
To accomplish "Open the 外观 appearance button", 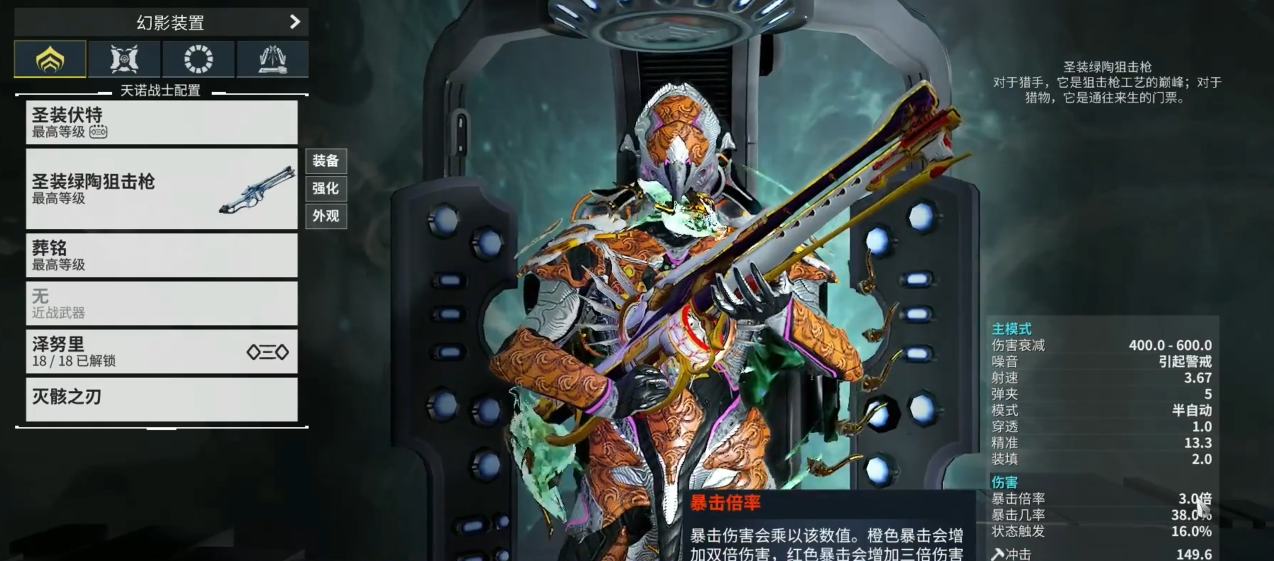I will pyautogui.click(x=326, y=216).
